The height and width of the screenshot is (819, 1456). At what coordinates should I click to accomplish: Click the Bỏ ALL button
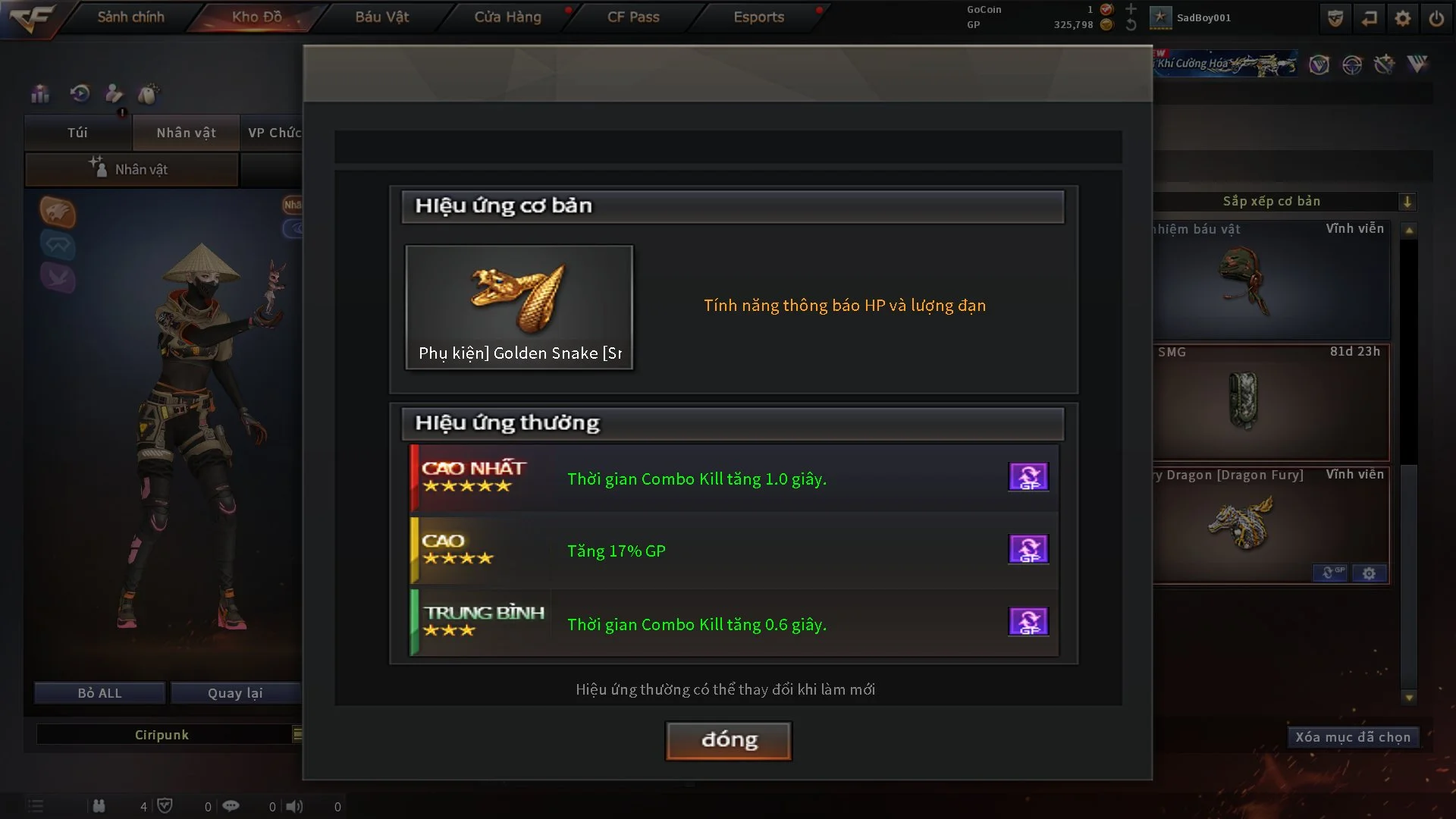tap(99, 693)
